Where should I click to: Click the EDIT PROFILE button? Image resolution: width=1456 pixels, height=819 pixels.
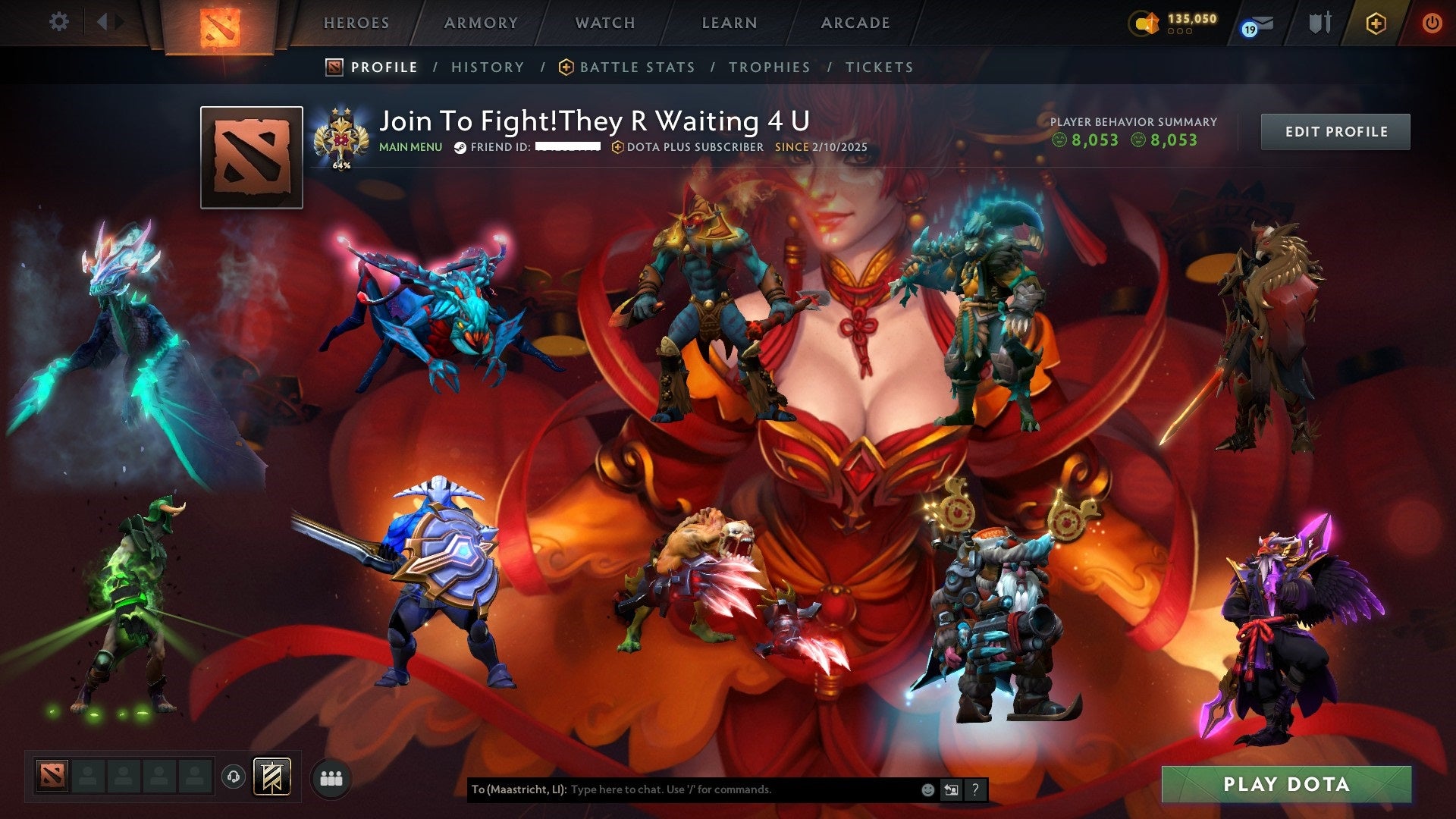tap(1335, 130)
